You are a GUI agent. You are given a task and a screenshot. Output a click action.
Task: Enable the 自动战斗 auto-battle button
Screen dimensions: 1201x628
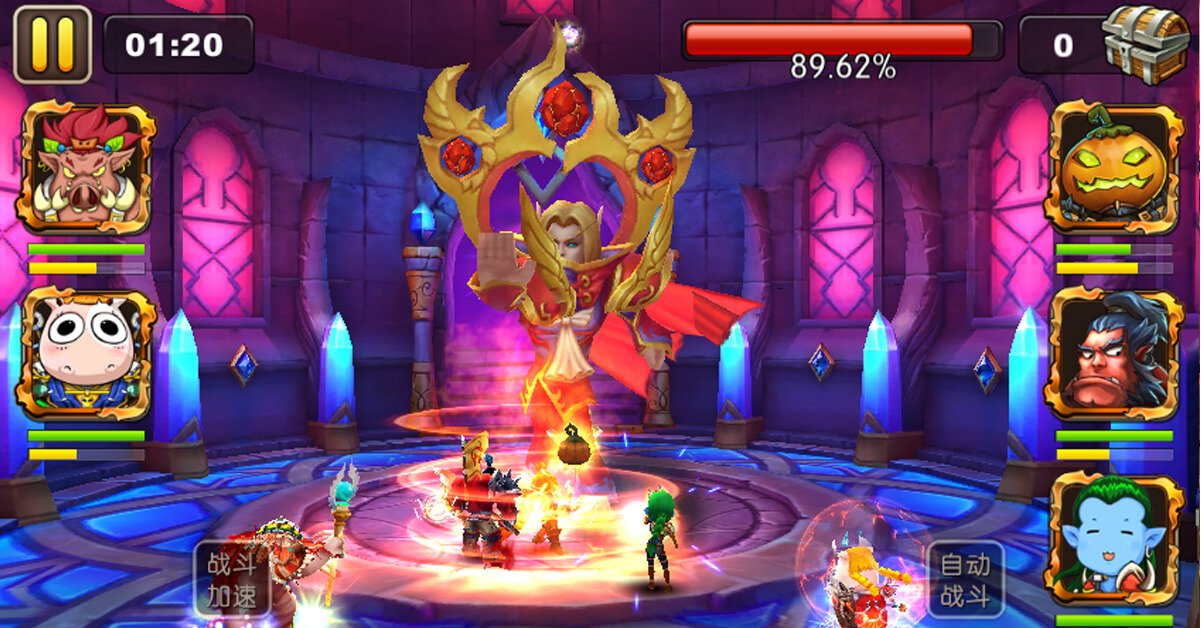pos(965,580)
